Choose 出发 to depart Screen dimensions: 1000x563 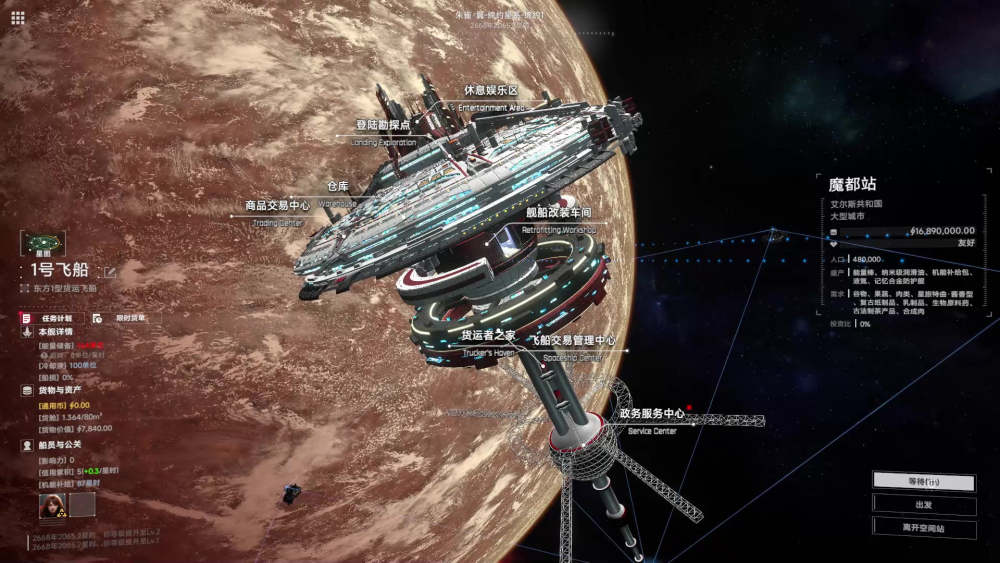tap(924, 505)
